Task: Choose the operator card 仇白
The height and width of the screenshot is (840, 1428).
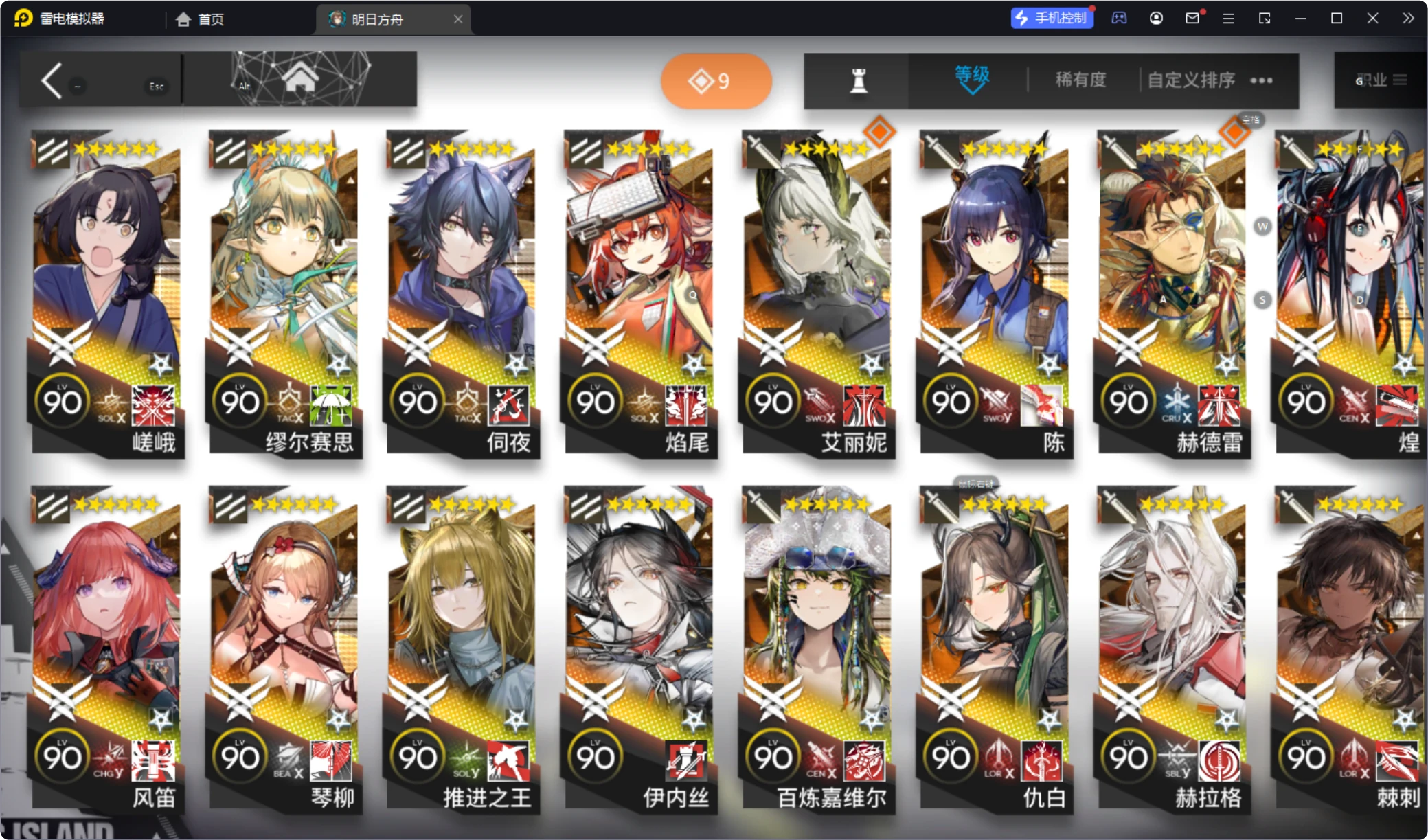Action: [x=995, y=646]
